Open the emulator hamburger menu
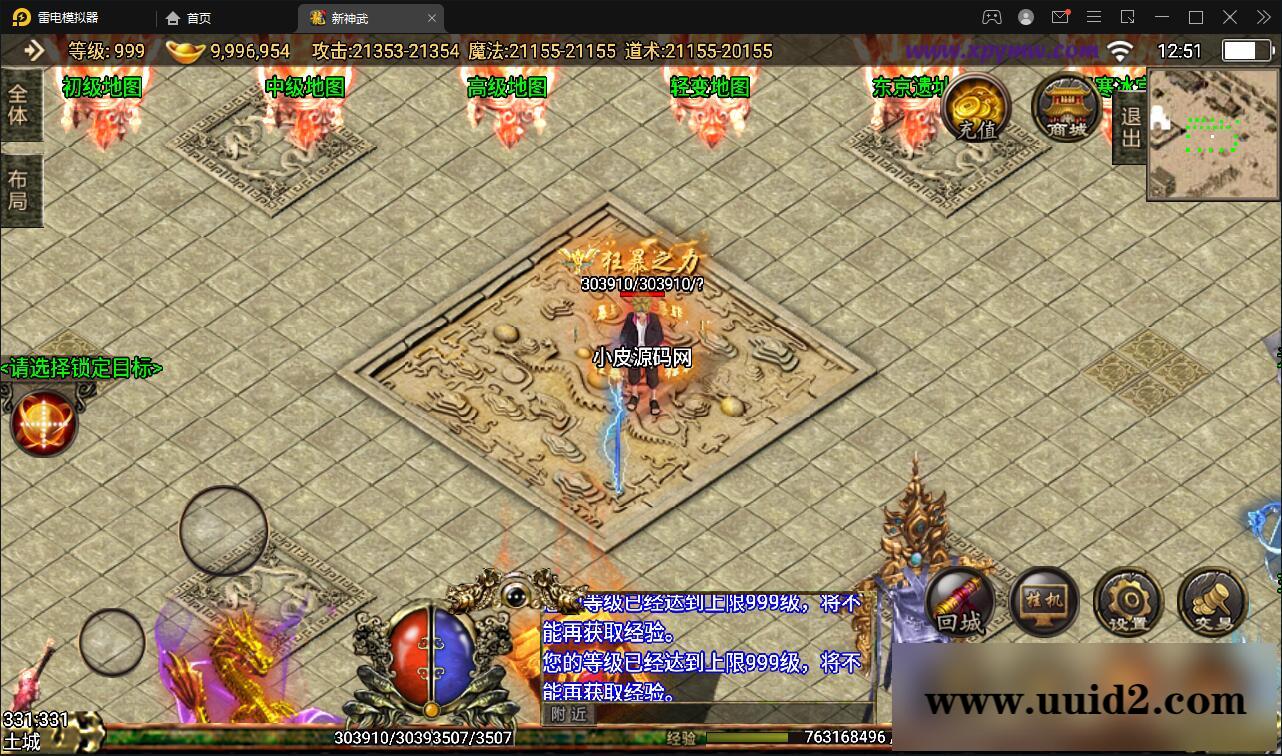Image resolution: width=1282 pixels, height=756 pixels. [1094, 17]
